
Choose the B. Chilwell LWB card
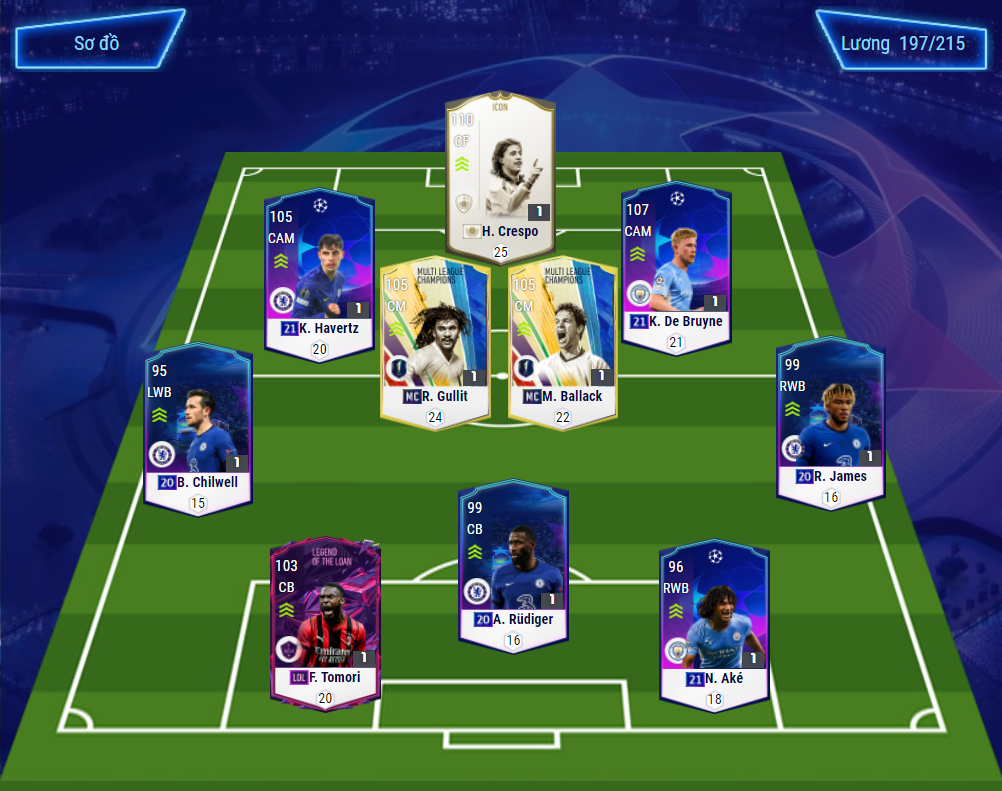[x=198, y=425]
